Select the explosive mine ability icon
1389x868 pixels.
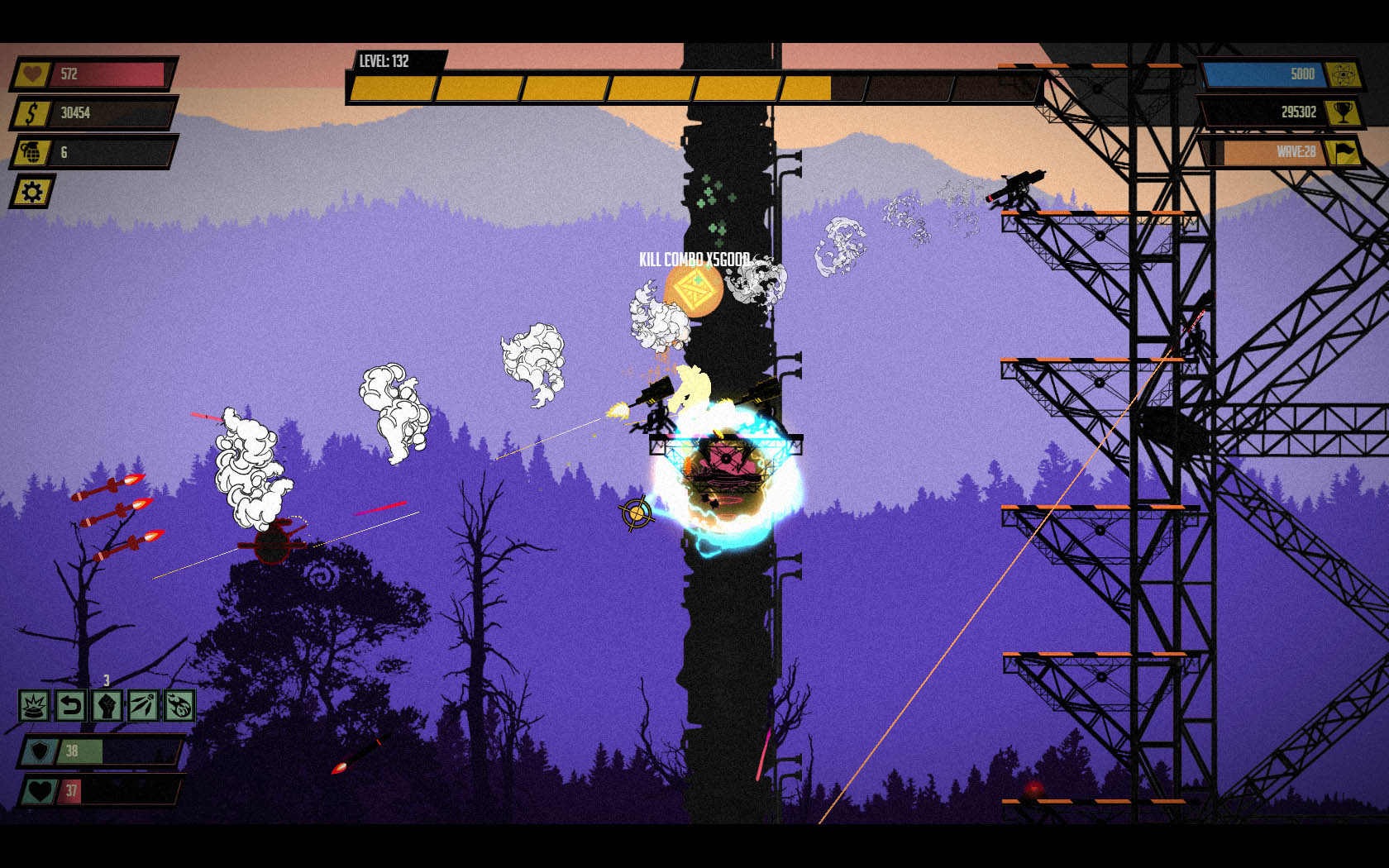[33, 707]
